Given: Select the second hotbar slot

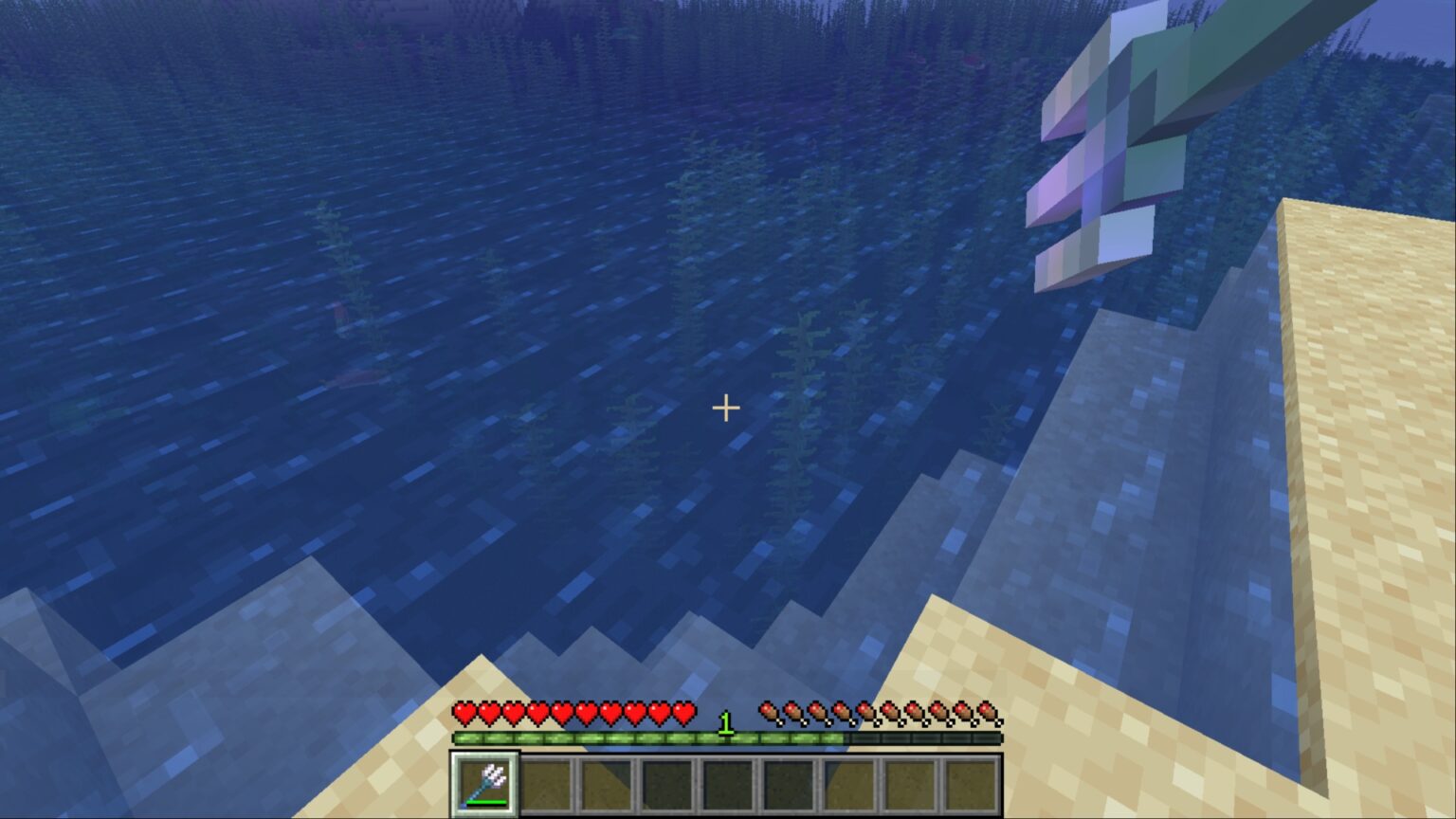Looking at the screenshot, I should (547, 781).
